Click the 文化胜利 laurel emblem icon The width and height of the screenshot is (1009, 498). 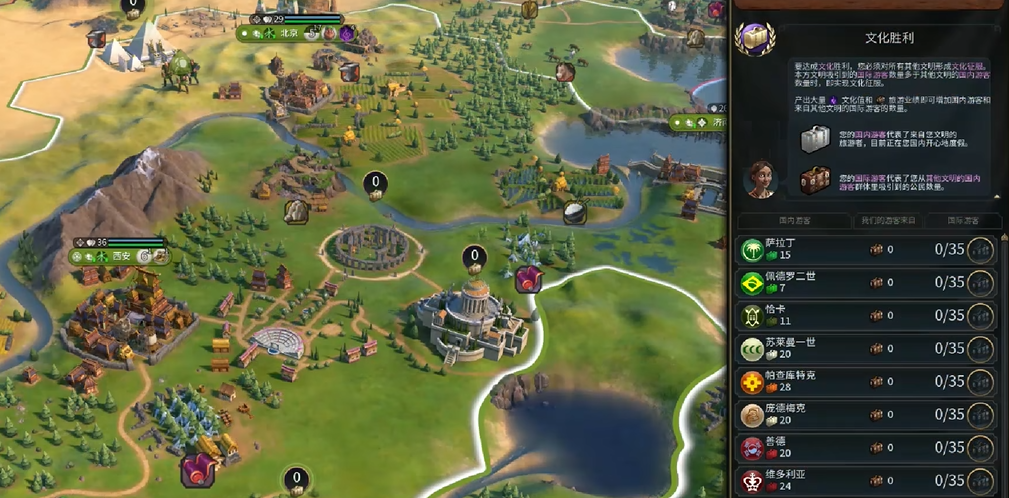753,40
